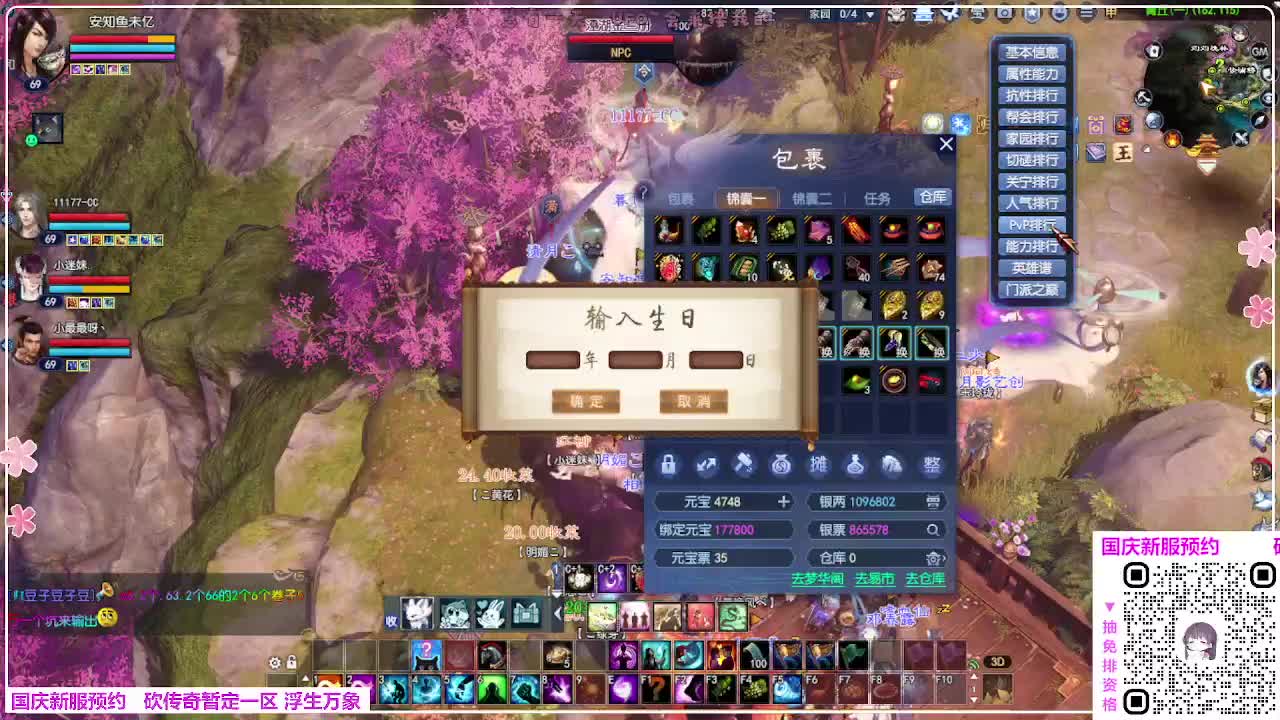This screenshot has width=1280, height=720.
Task: Select the 收 pet collect icon bottom left
Action: pos(394,620)
